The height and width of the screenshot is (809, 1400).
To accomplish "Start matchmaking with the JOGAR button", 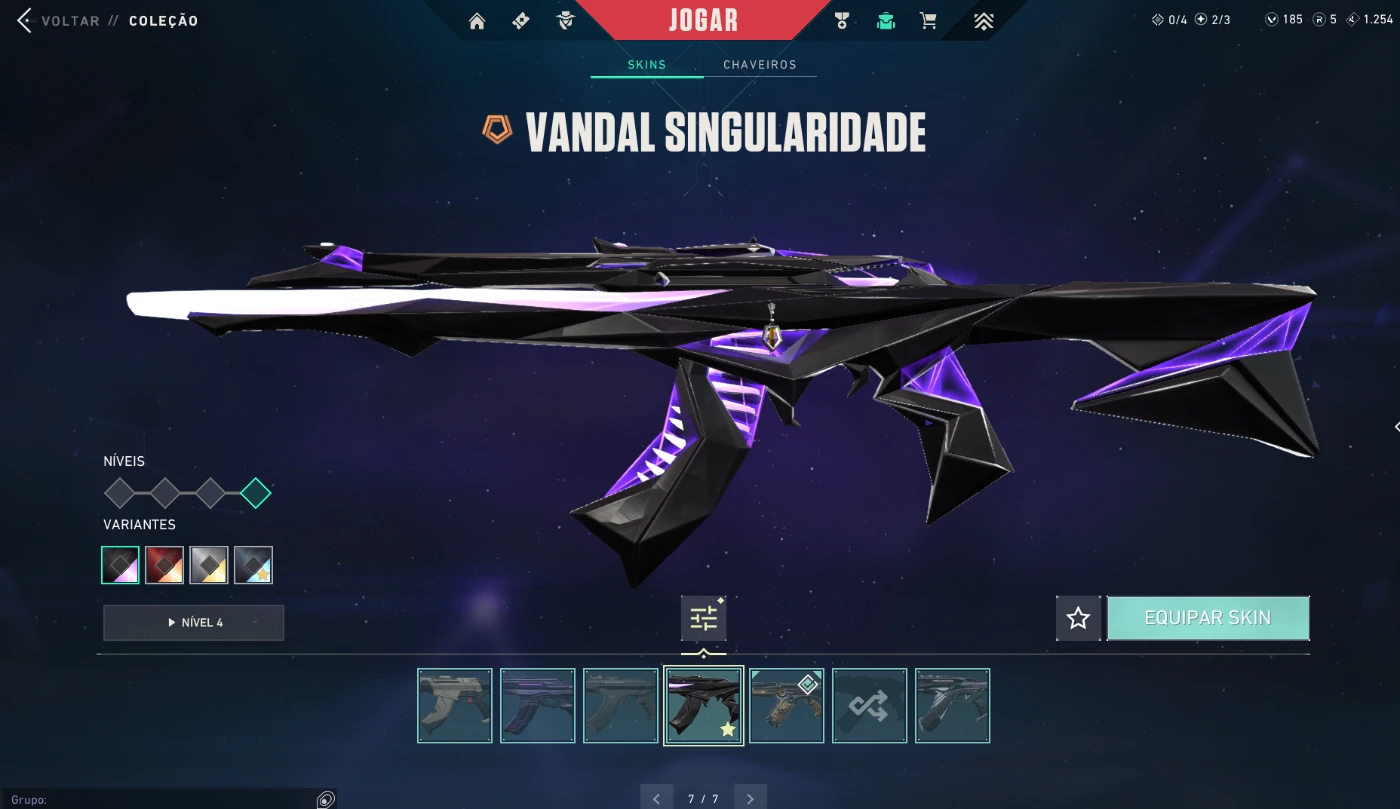I will point(703,20).
